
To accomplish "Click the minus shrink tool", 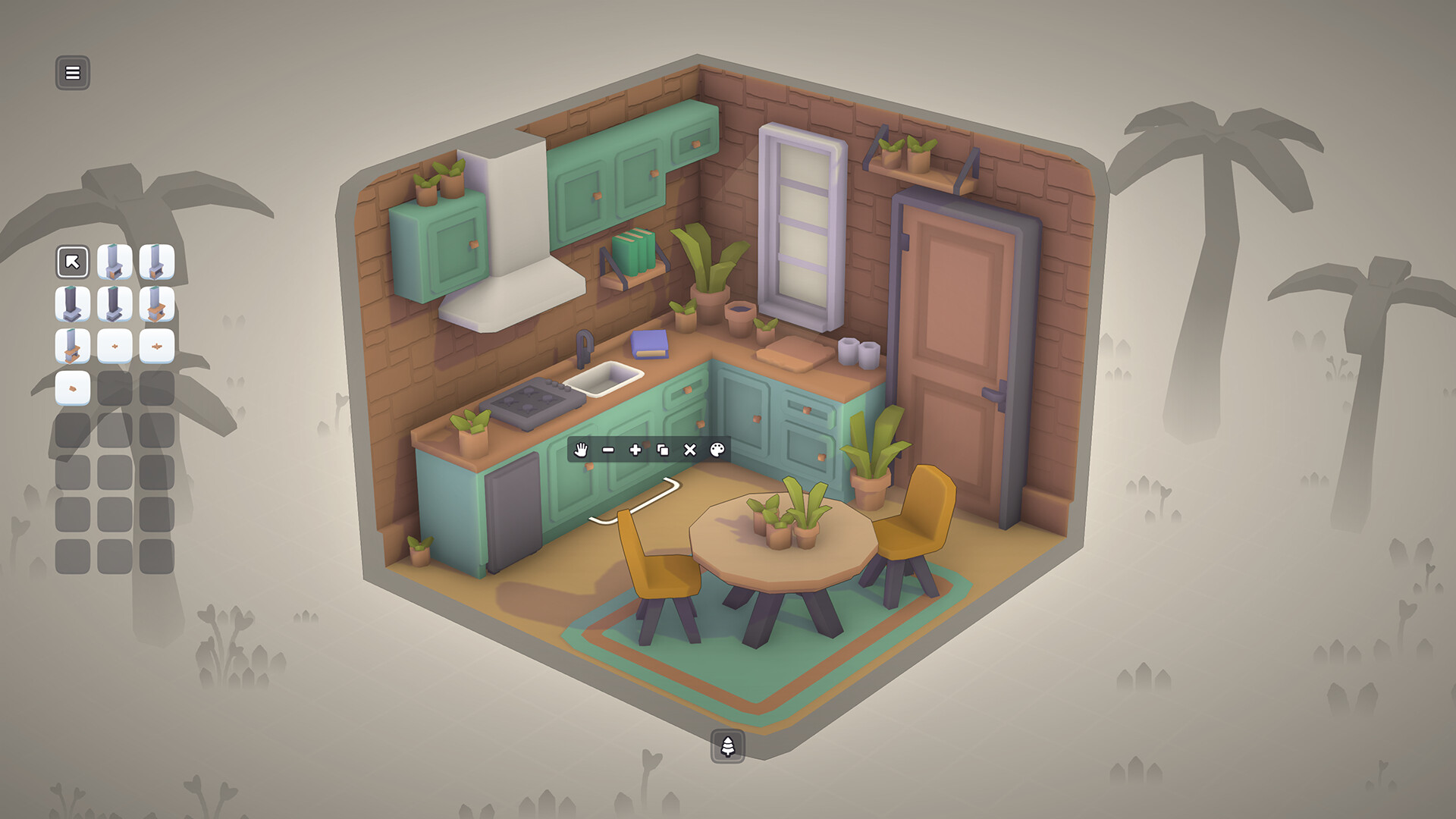I will click(606, 451).
